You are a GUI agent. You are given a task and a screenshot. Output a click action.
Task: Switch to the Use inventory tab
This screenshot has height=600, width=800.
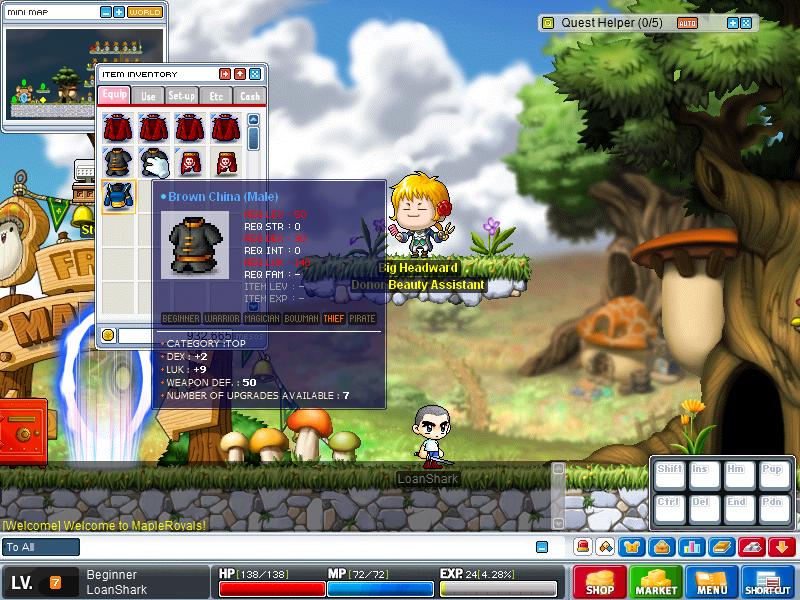pyautogui.click(x=148, y=96)
